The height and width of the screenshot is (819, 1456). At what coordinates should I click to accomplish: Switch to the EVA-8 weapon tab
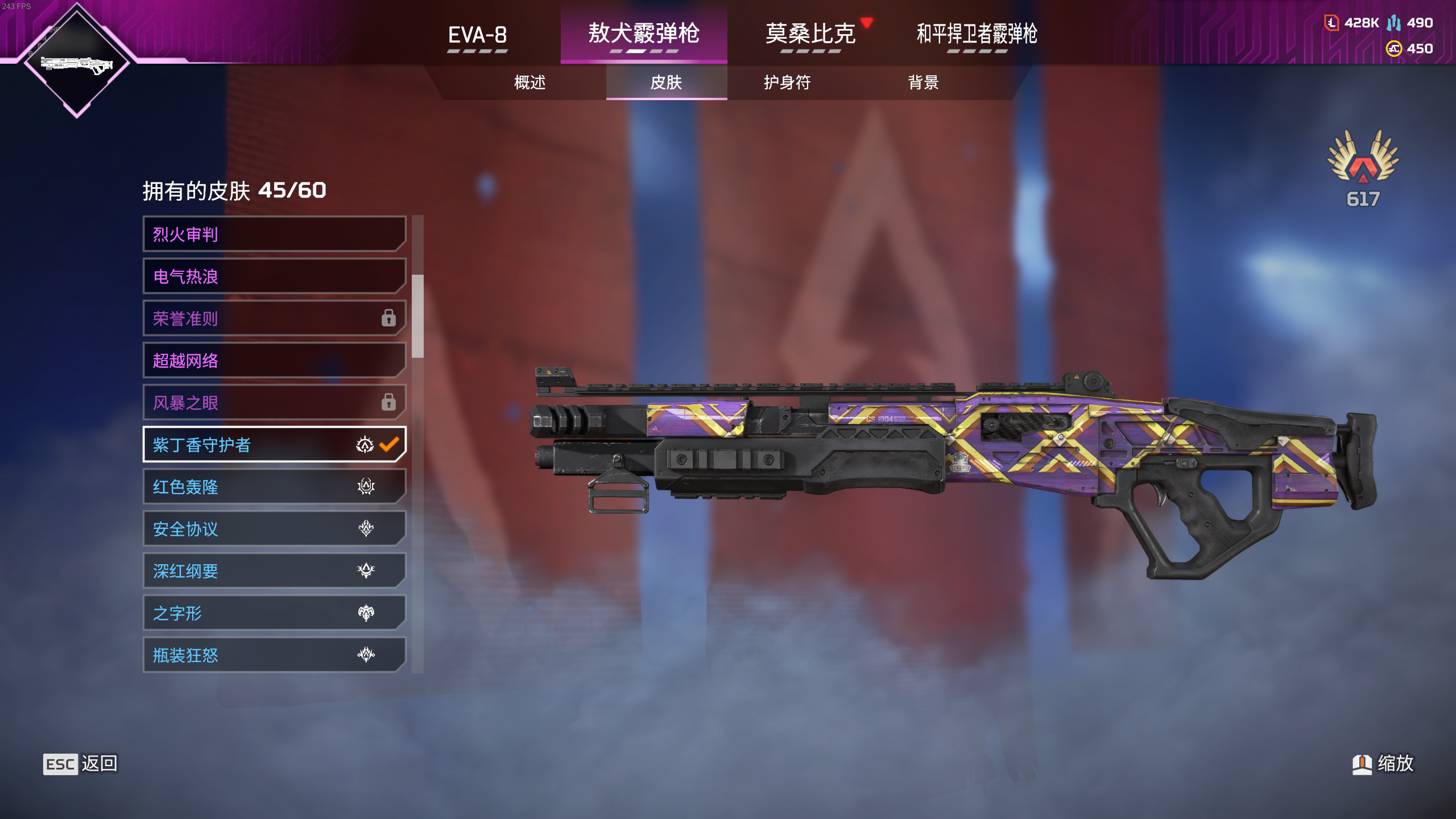click(477, 35)
